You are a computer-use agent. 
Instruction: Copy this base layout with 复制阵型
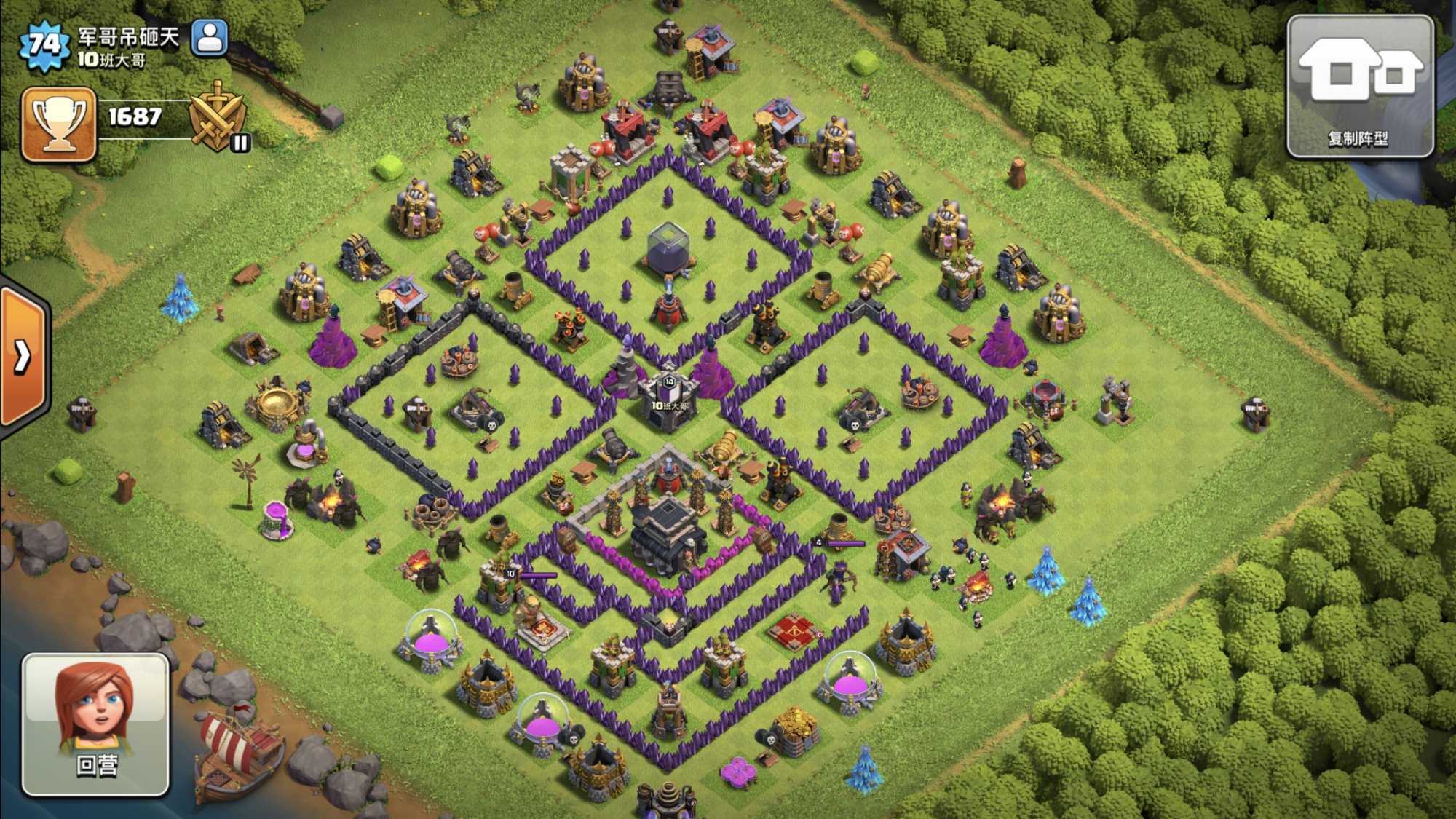tap(1360, 87)
